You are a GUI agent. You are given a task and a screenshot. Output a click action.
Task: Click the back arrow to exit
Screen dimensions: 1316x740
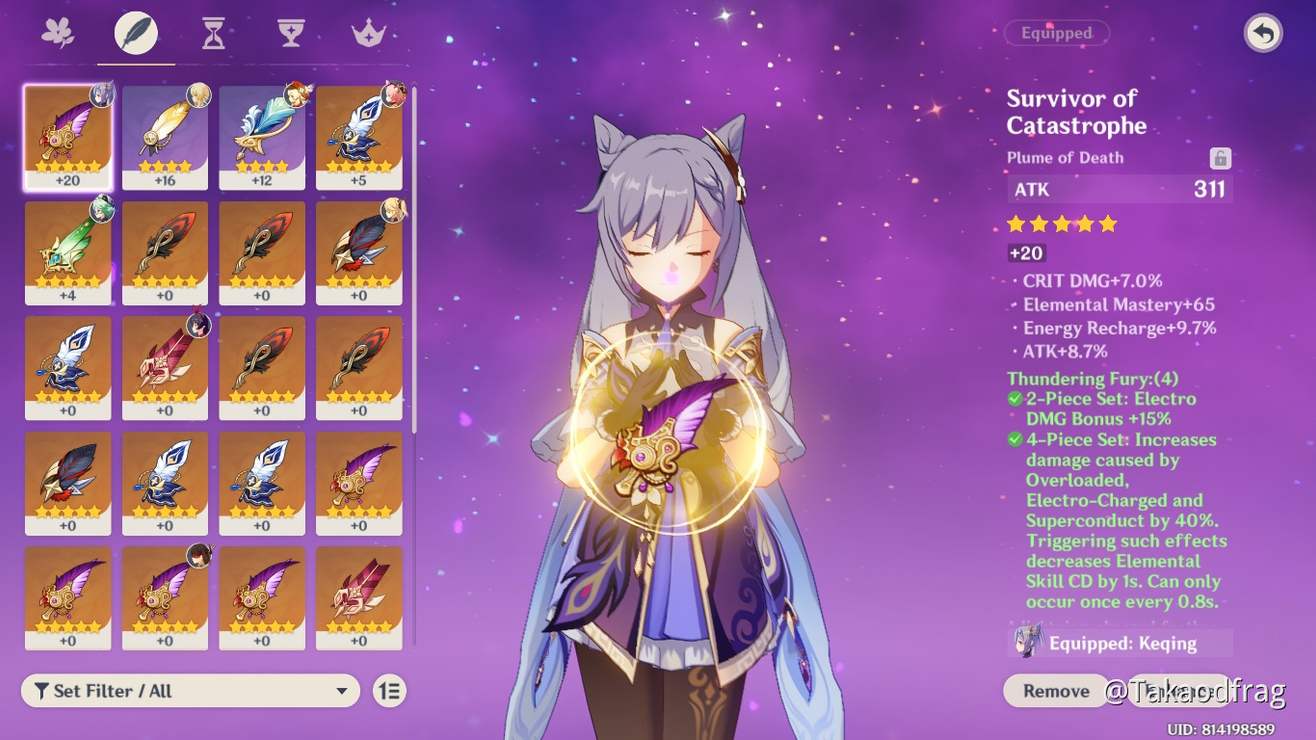[1261, 33]
